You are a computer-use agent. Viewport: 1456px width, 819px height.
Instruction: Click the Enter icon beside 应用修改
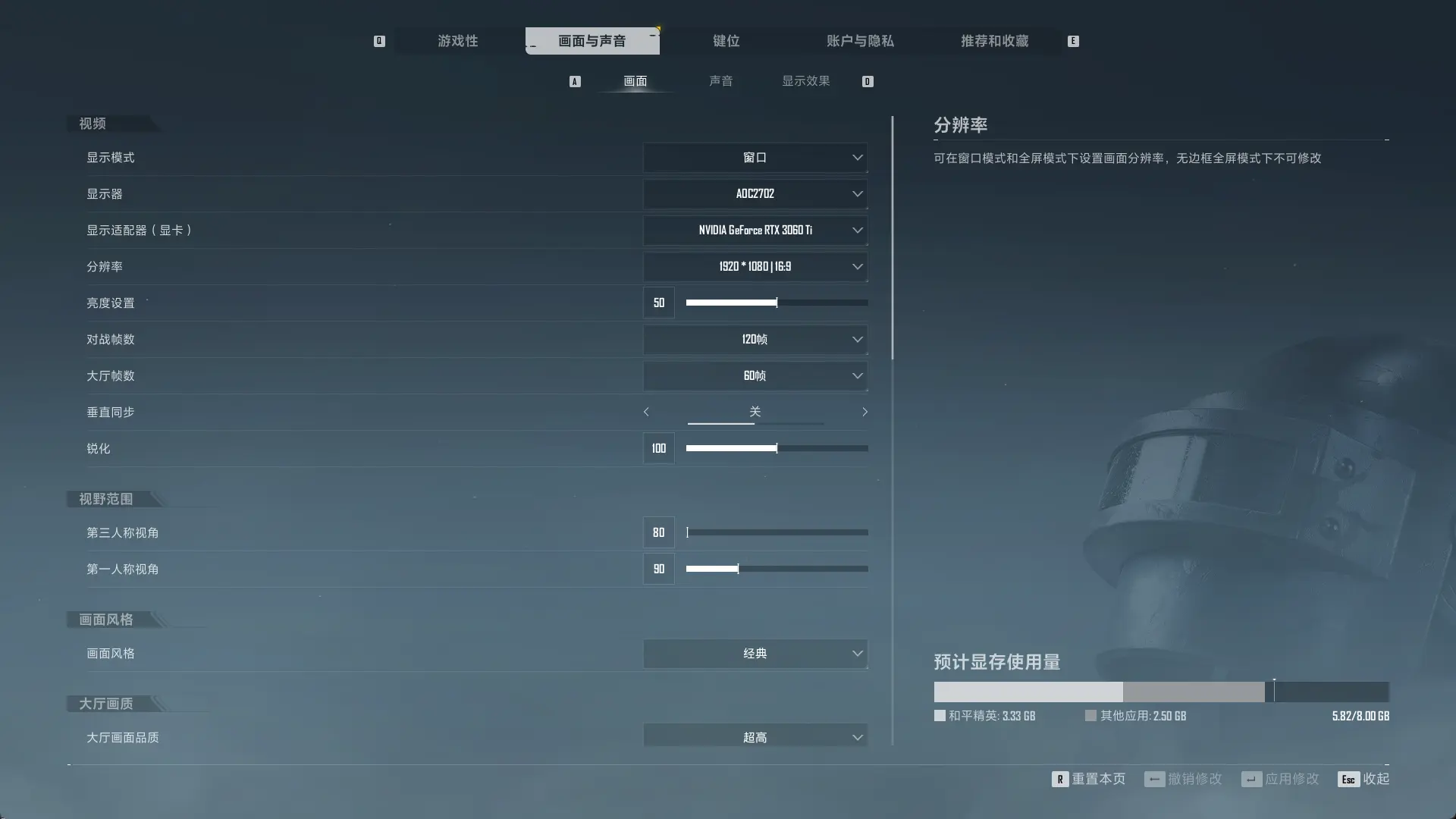(x=1251, y=779)
